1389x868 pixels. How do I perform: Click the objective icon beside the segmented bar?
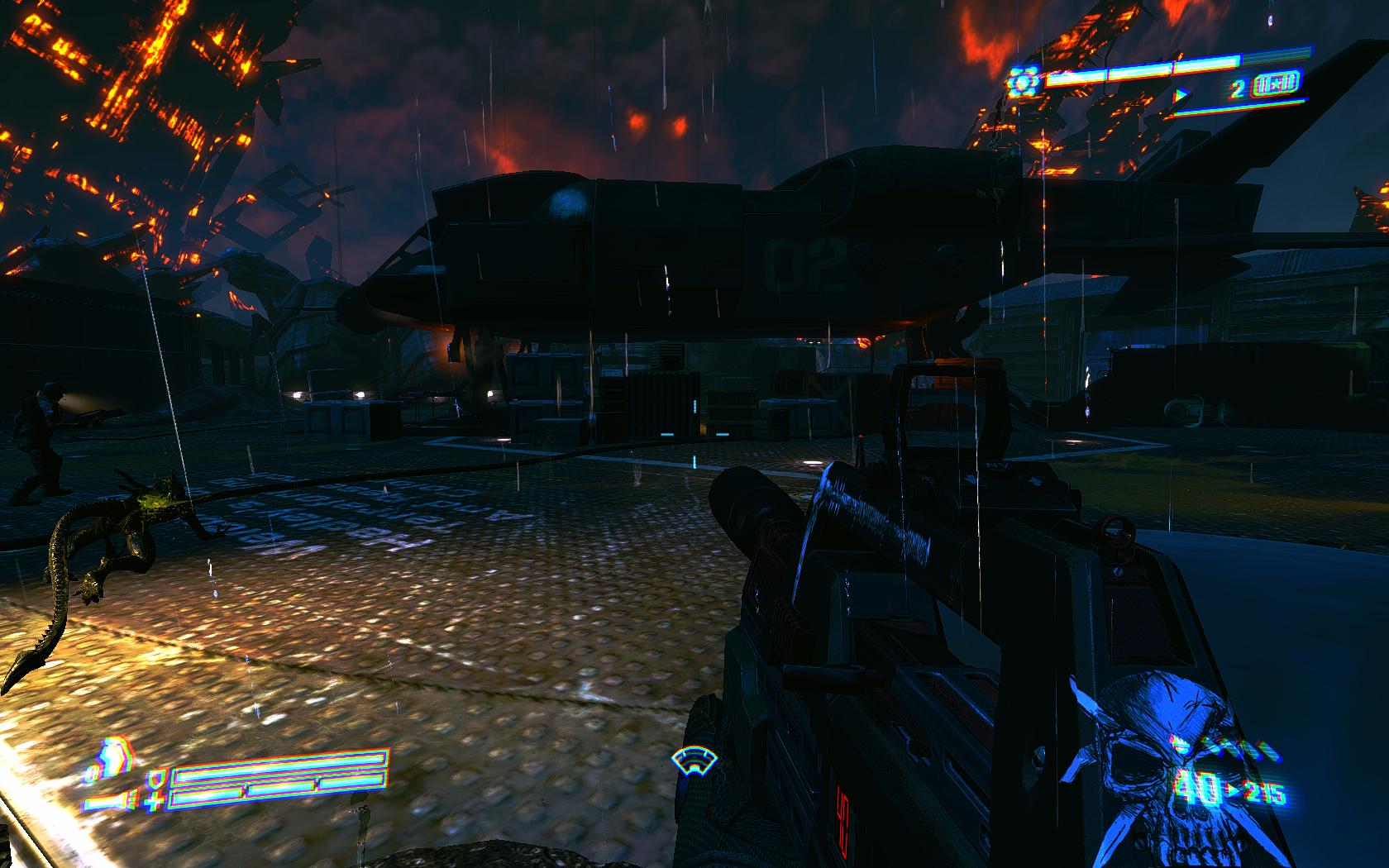tap(1024, 83)
